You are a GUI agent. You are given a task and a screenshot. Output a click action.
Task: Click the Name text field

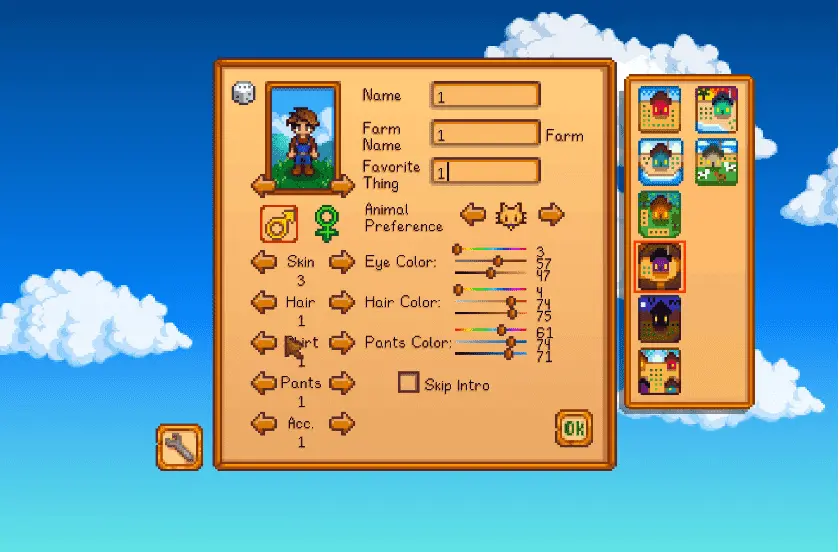(x=485, y=95)
